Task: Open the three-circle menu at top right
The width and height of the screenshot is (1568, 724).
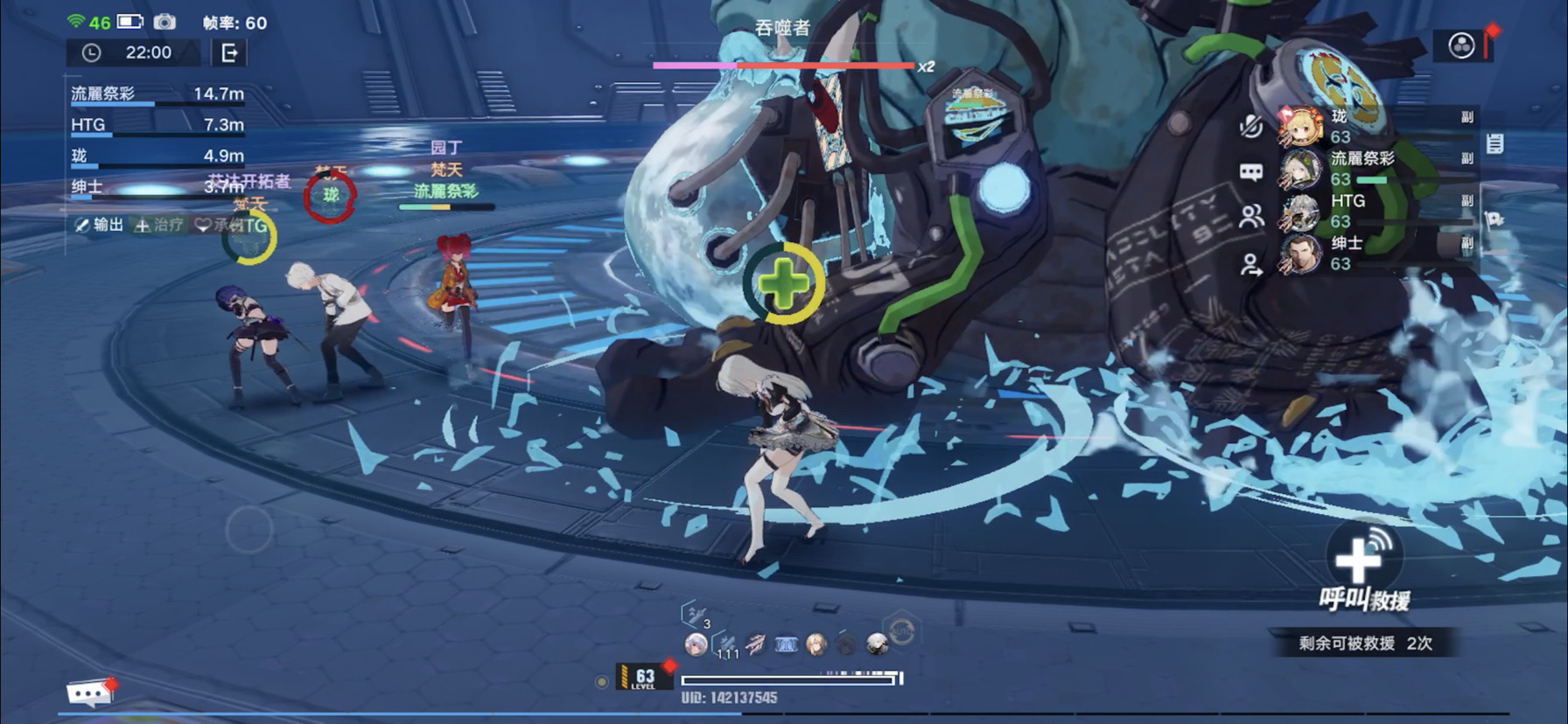Action: coord(1461,45)
